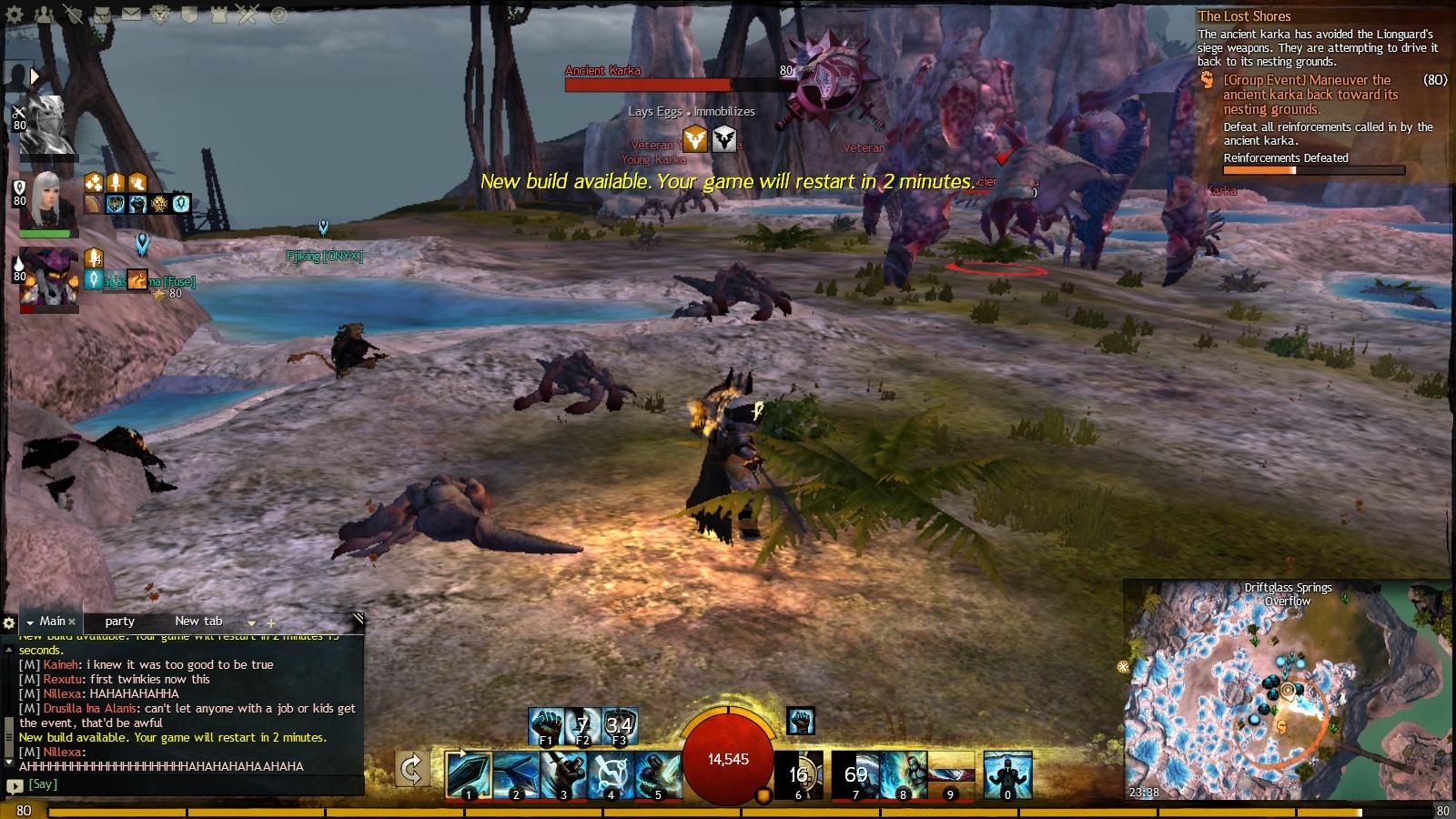
Task: Switch to the New tab chat tab
Action: 198,622
